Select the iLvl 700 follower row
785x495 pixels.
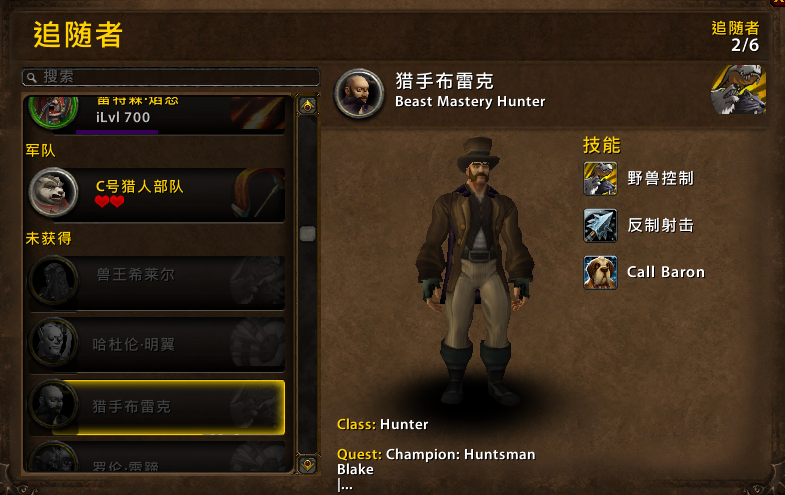tap(156, 112)
